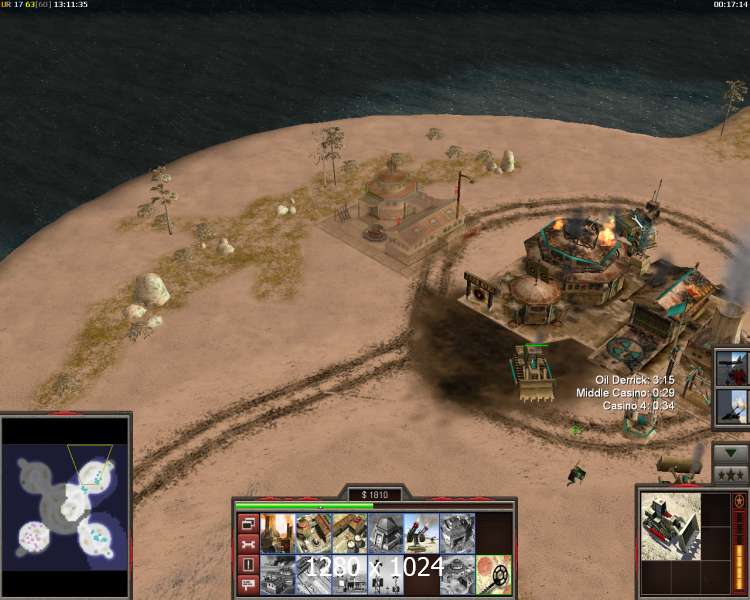
Task: Select the nuclear reactor build icon
Action: coord(276,532)
